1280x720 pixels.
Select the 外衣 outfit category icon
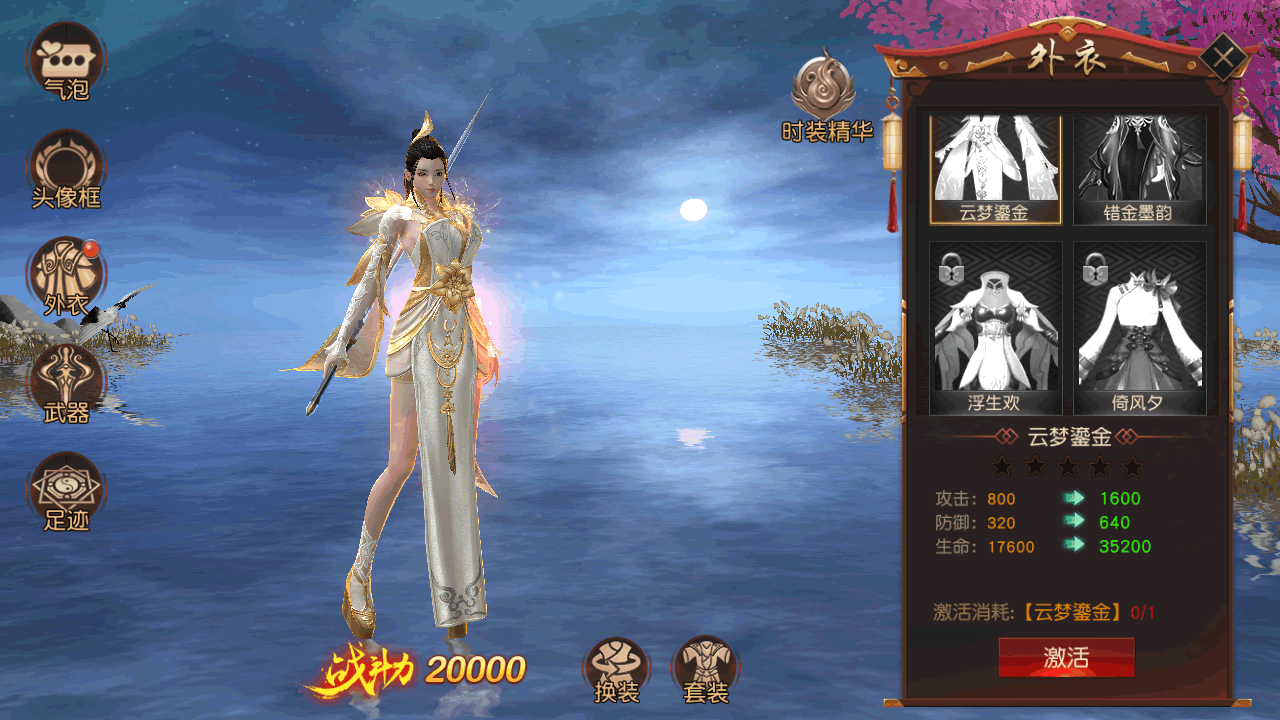coord(66,275)
